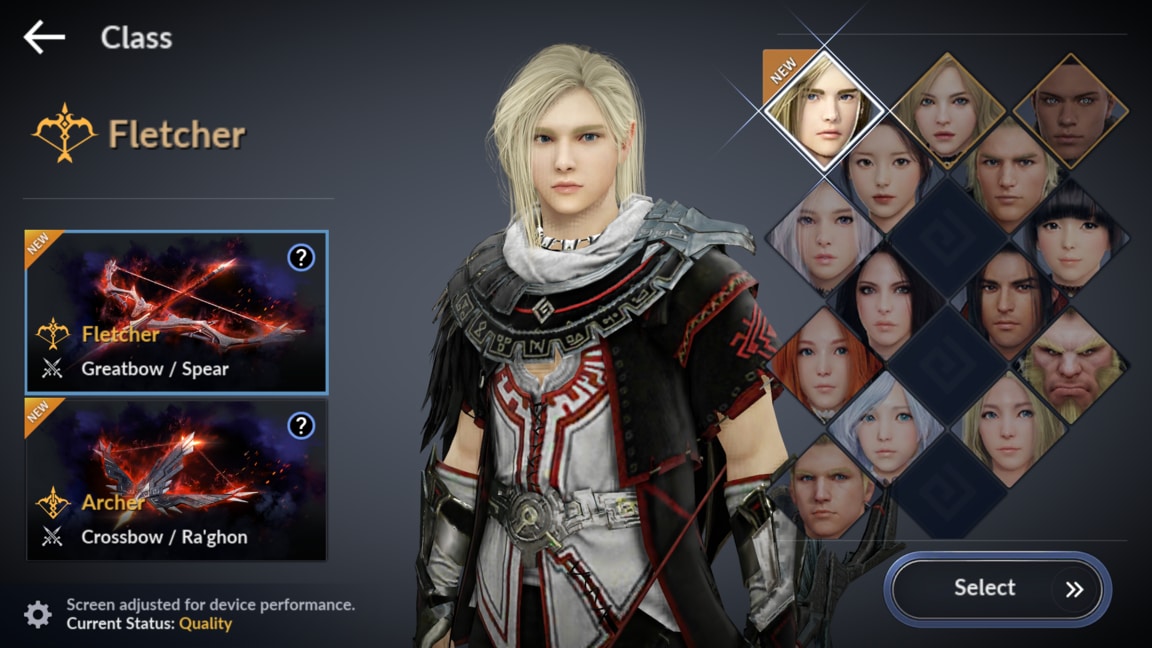
Task: Go back using the arrow button
Action: click(x=44, y=38)
